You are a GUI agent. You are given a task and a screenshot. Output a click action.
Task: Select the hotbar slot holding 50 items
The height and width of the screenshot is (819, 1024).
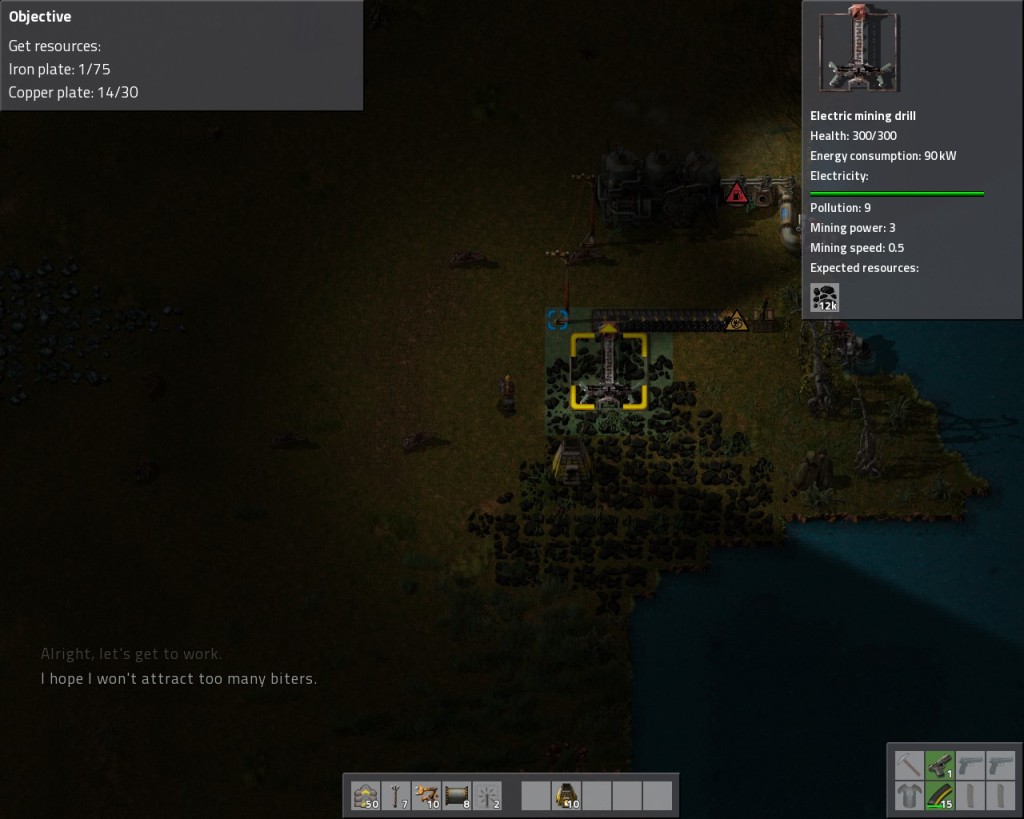(x=366, y=796)
